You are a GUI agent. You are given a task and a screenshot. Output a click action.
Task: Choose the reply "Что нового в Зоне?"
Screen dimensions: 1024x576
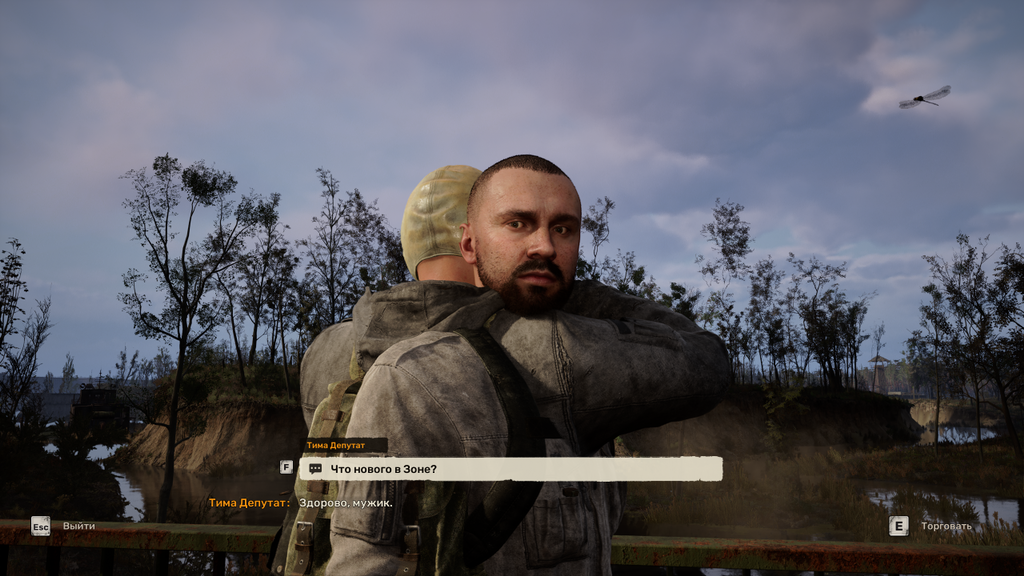click(x=510, y=468)
